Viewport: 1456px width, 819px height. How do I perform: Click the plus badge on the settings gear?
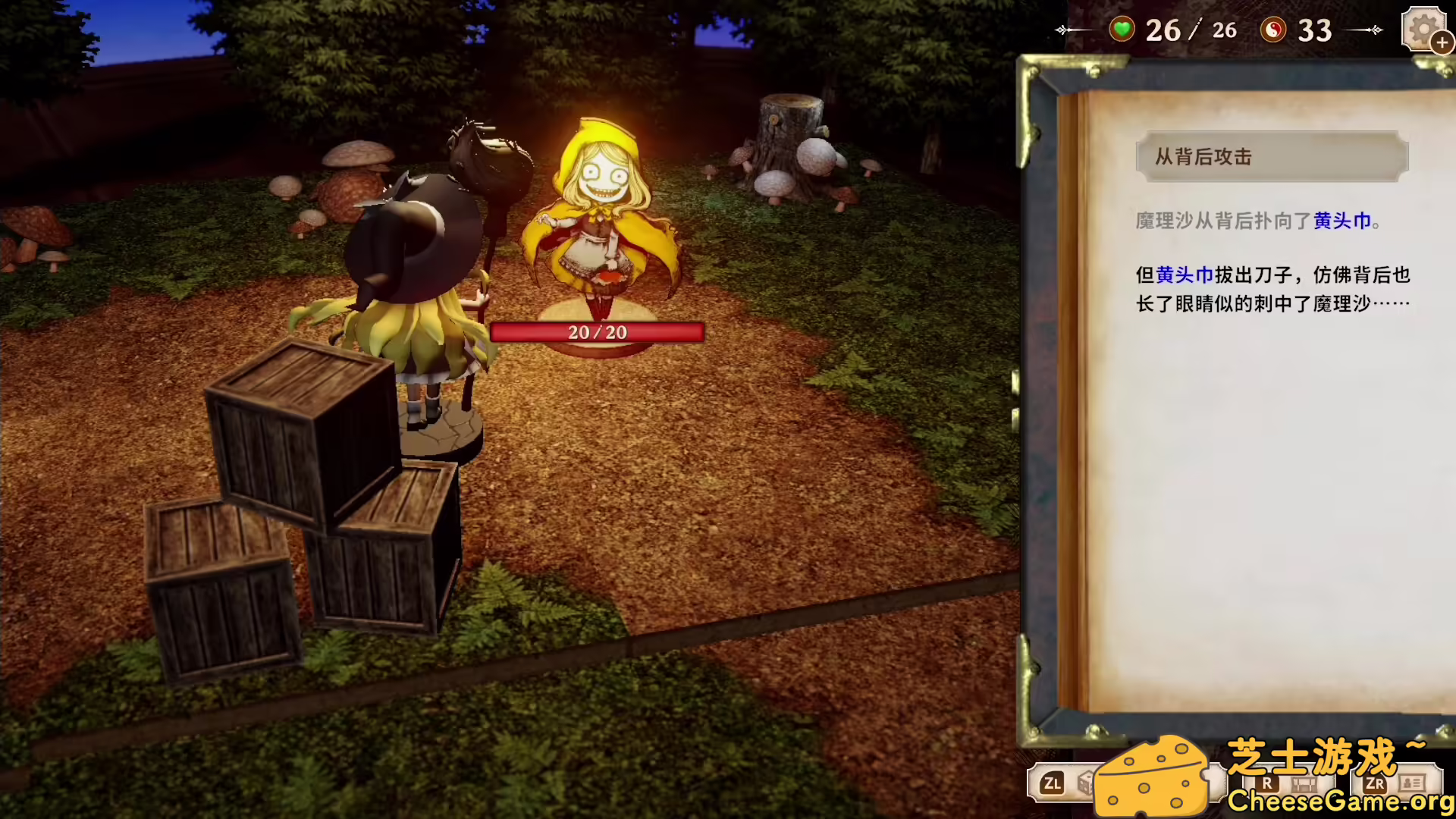pos(1442,44)
